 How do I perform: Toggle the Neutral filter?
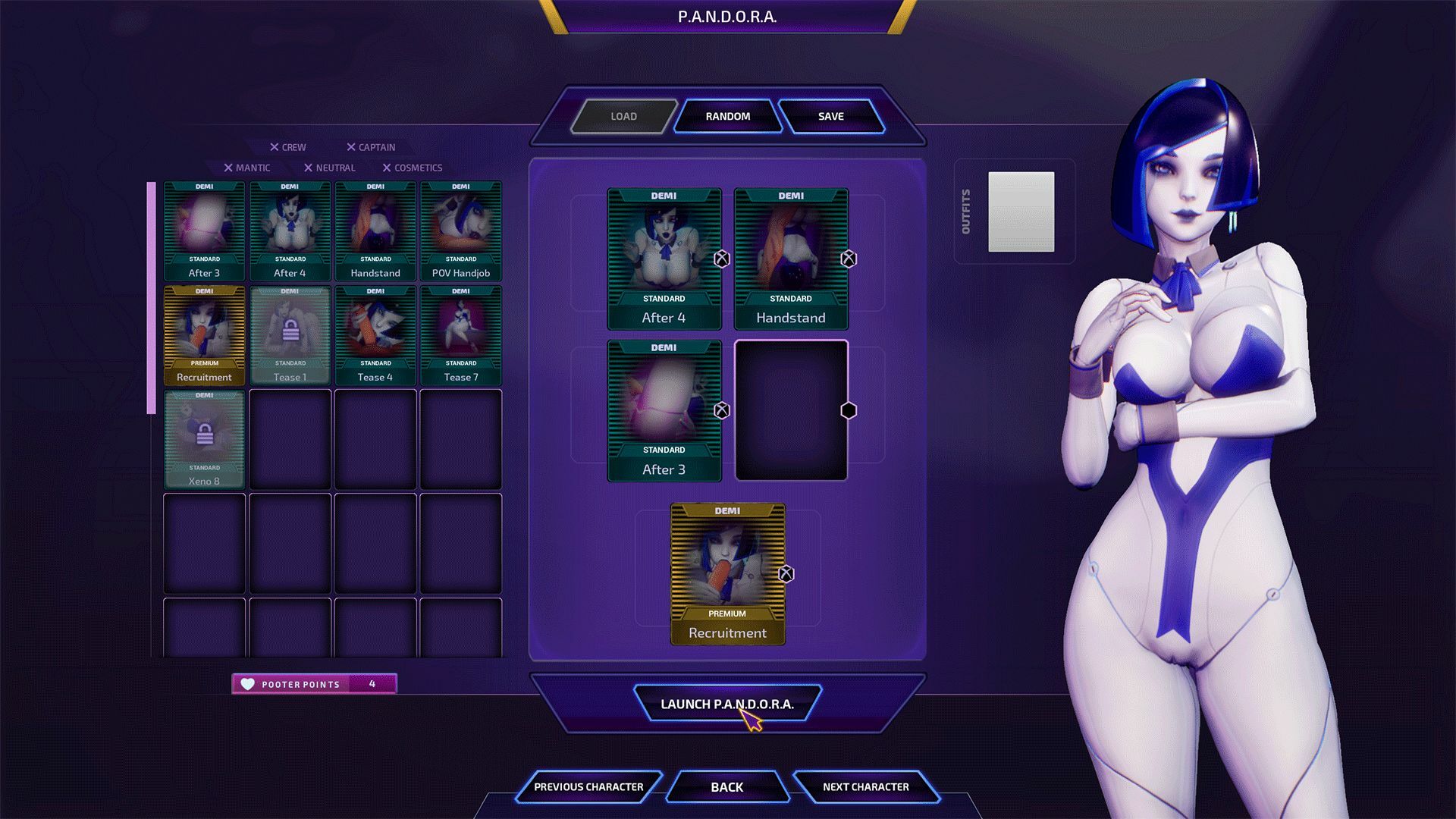click(x=329, y=168)
